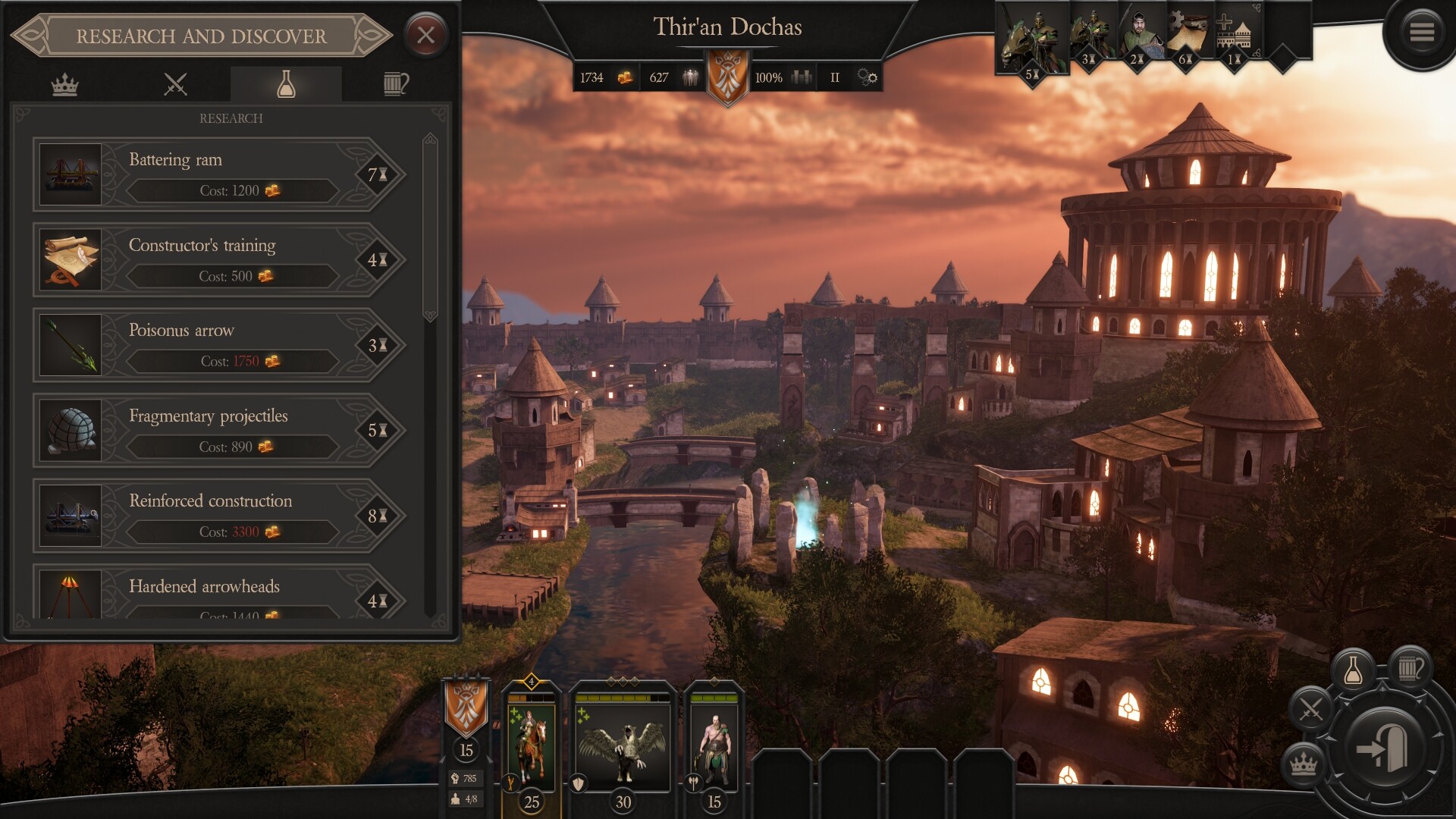Viewport: 1456px width, 819px height.
Task: Pick Reinforced construction research
Action: (x=220, y=516)
